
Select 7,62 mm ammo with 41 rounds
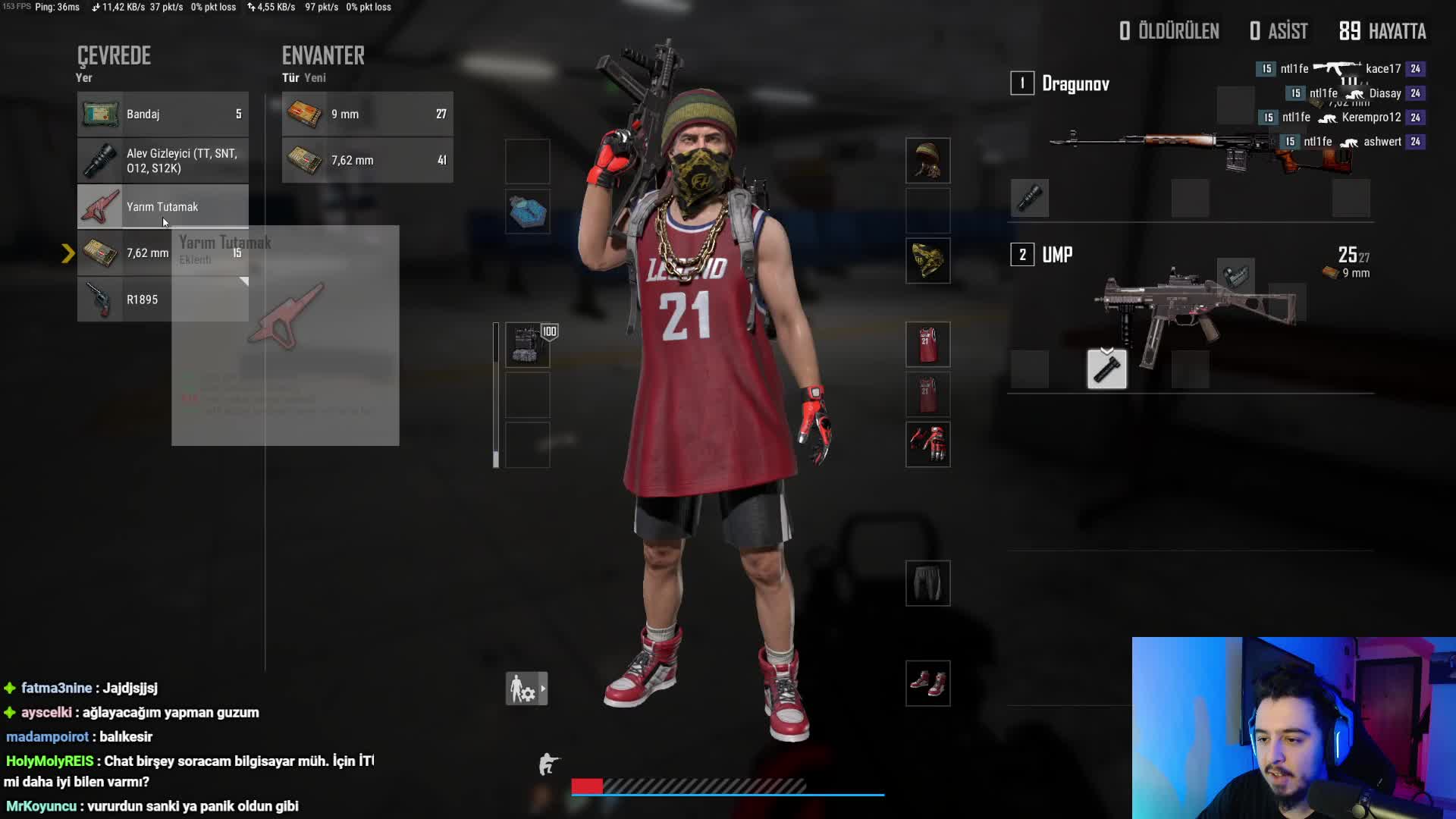pyautogui.click(x=367, y=161)
